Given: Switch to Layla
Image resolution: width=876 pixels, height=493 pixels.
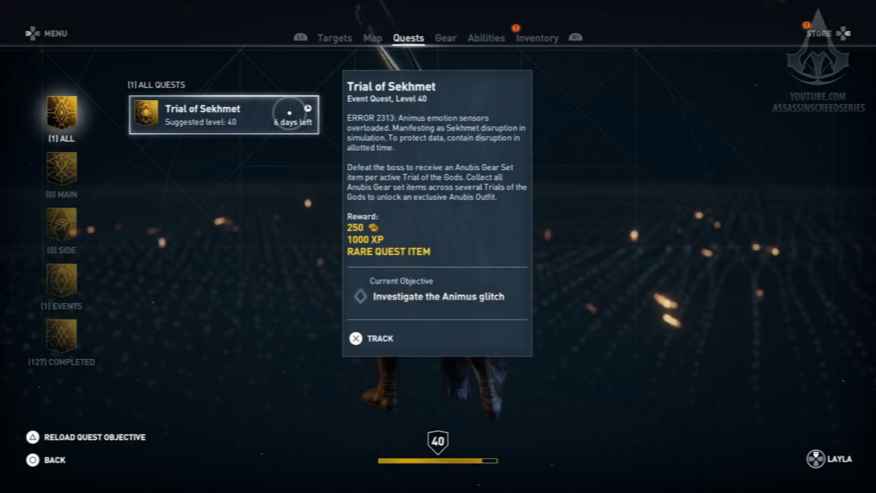Looking at the screenshot, I should (829, 459).
